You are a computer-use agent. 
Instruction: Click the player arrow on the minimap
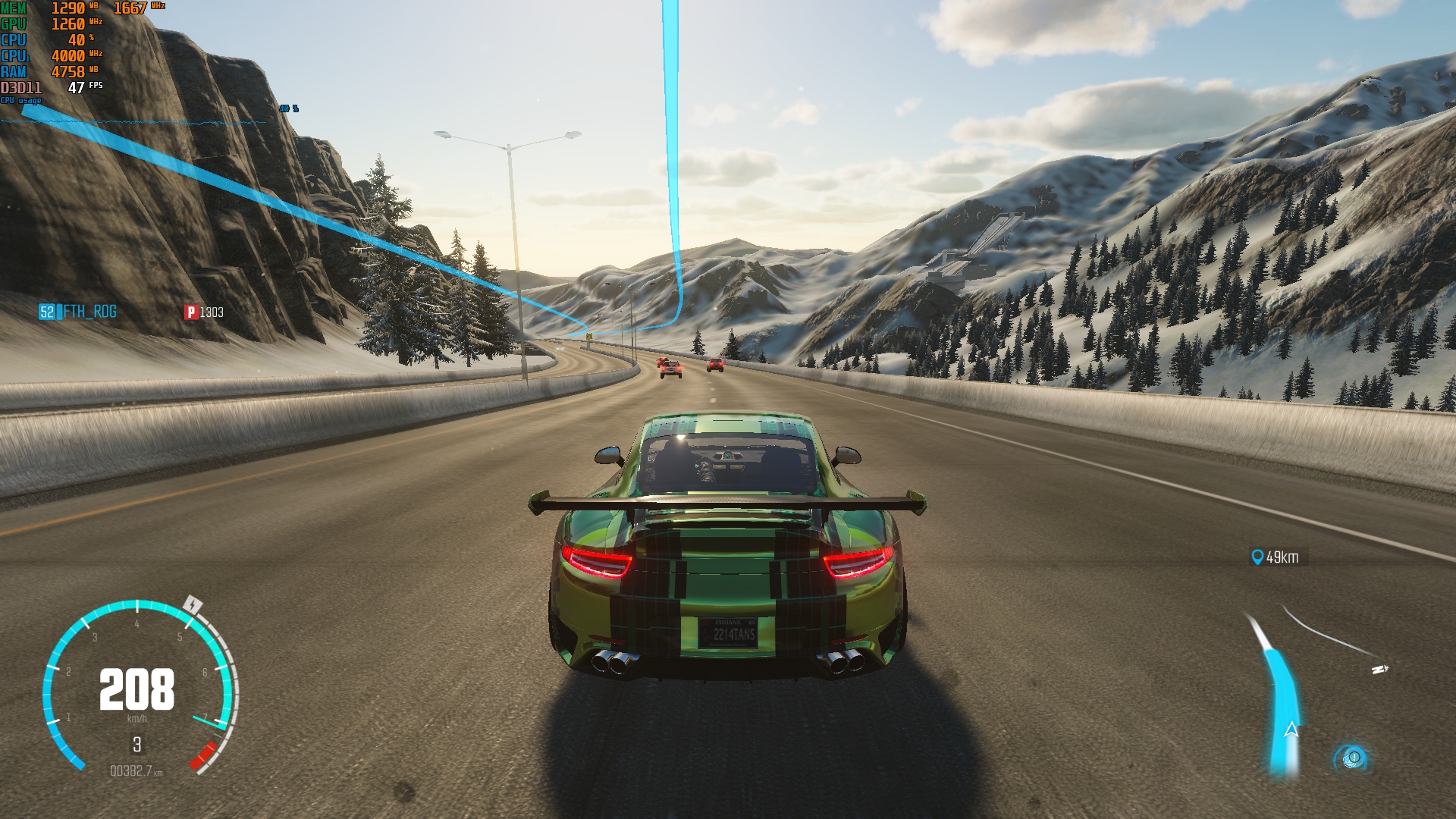(x=1291, y=730)
